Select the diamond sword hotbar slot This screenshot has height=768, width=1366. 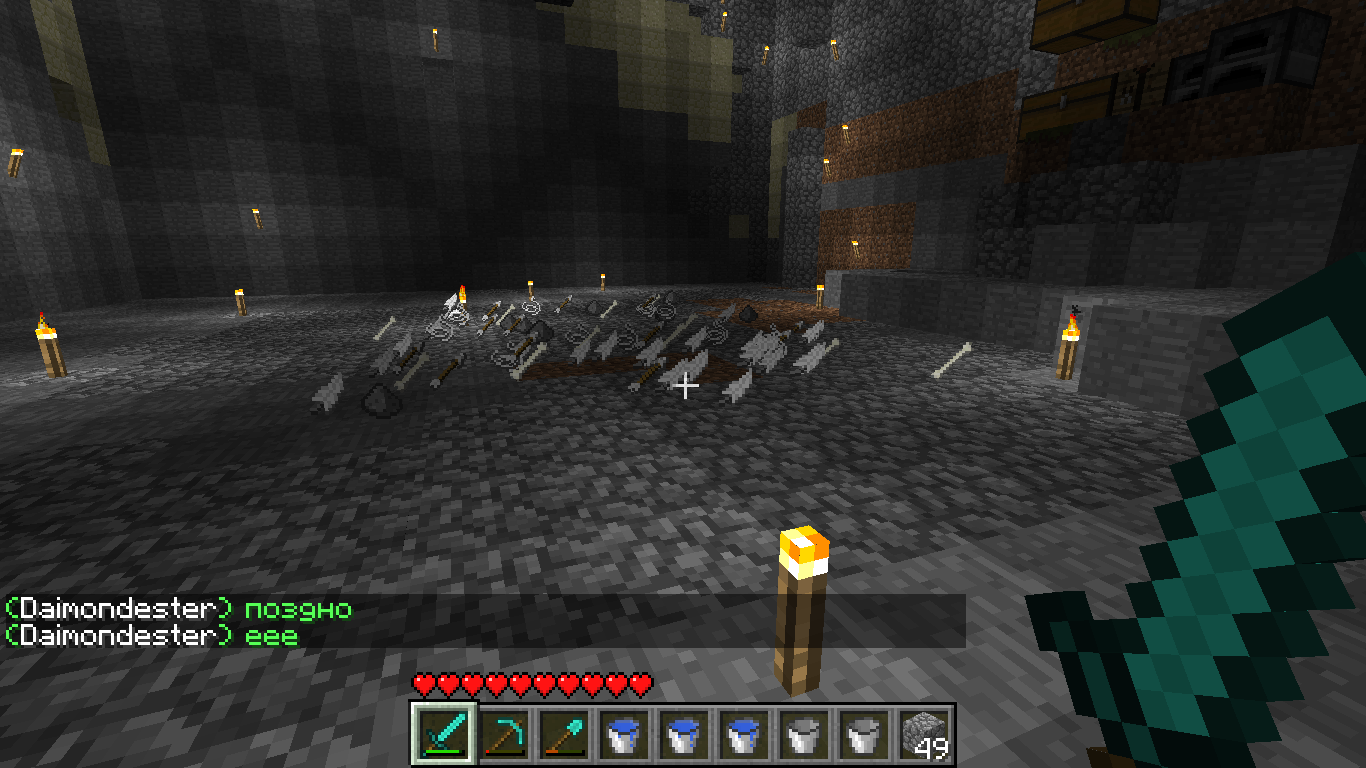[x=443, y=735]
